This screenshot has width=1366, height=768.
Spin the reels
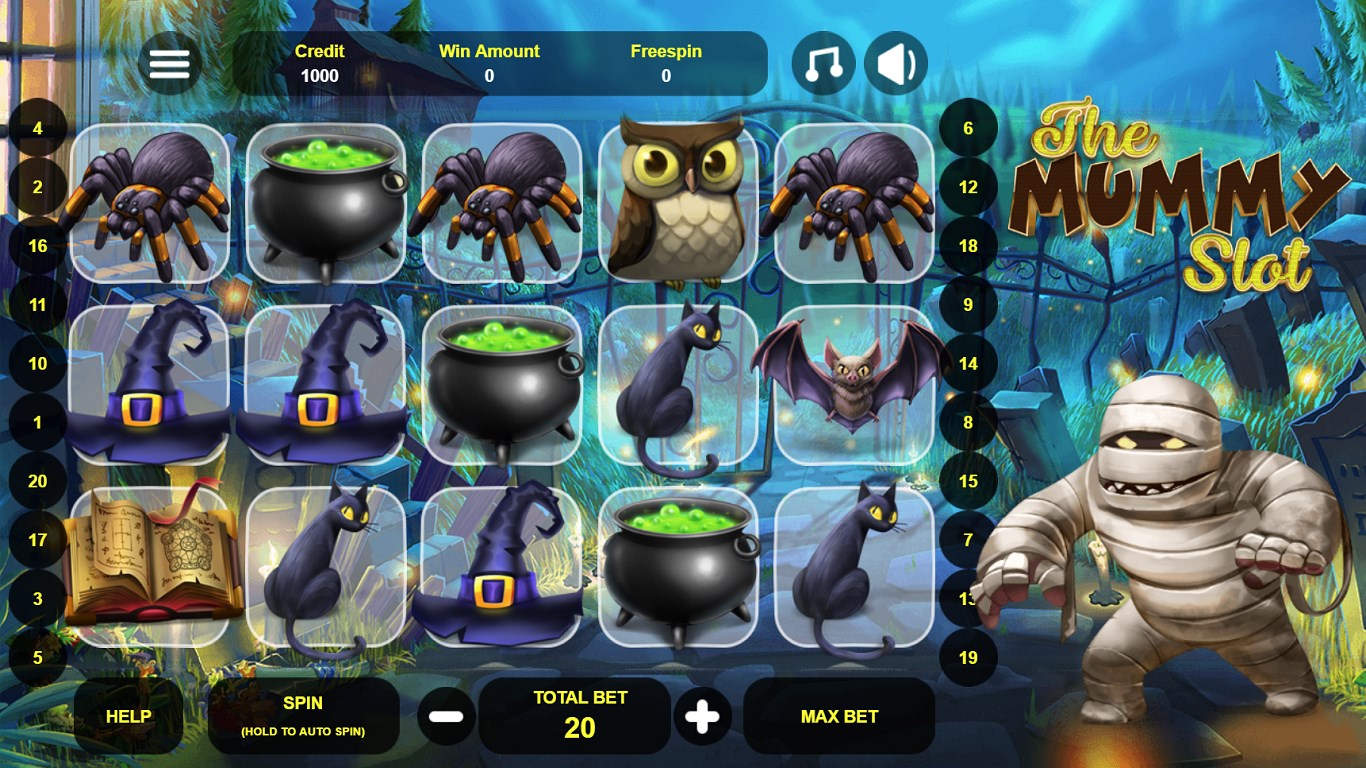303,716
